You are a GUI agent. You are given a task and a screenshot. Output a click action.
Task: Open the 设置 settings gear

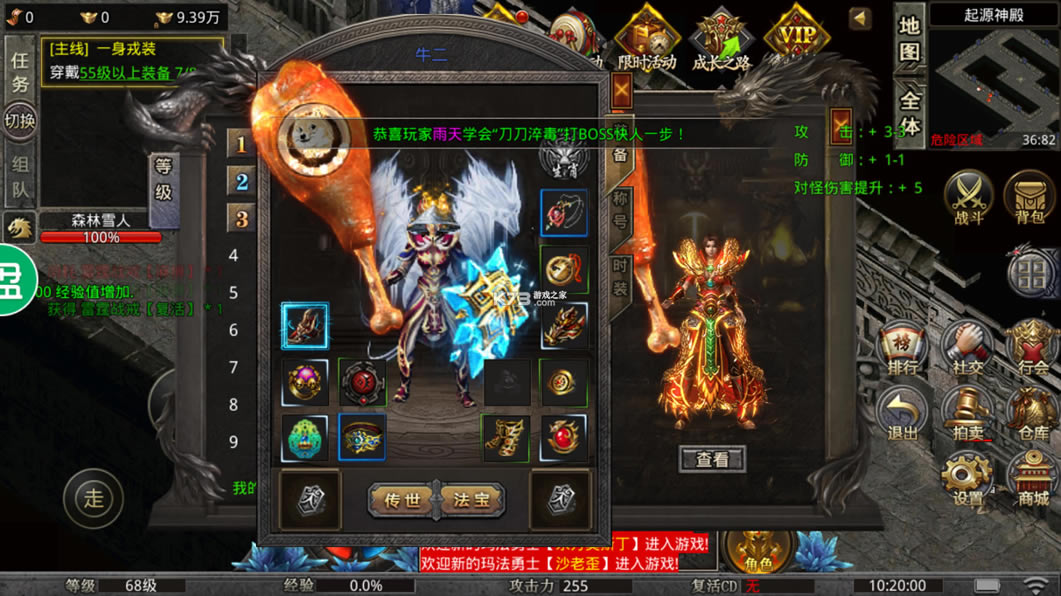(x=967, y=480)
